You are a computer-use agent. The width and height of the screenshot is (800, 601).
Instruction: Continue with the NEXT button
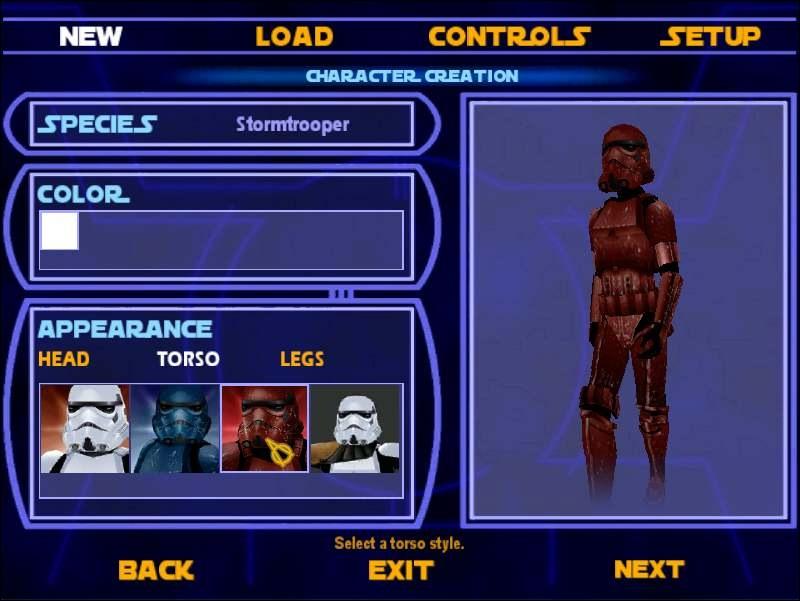(x=648, y=569)
